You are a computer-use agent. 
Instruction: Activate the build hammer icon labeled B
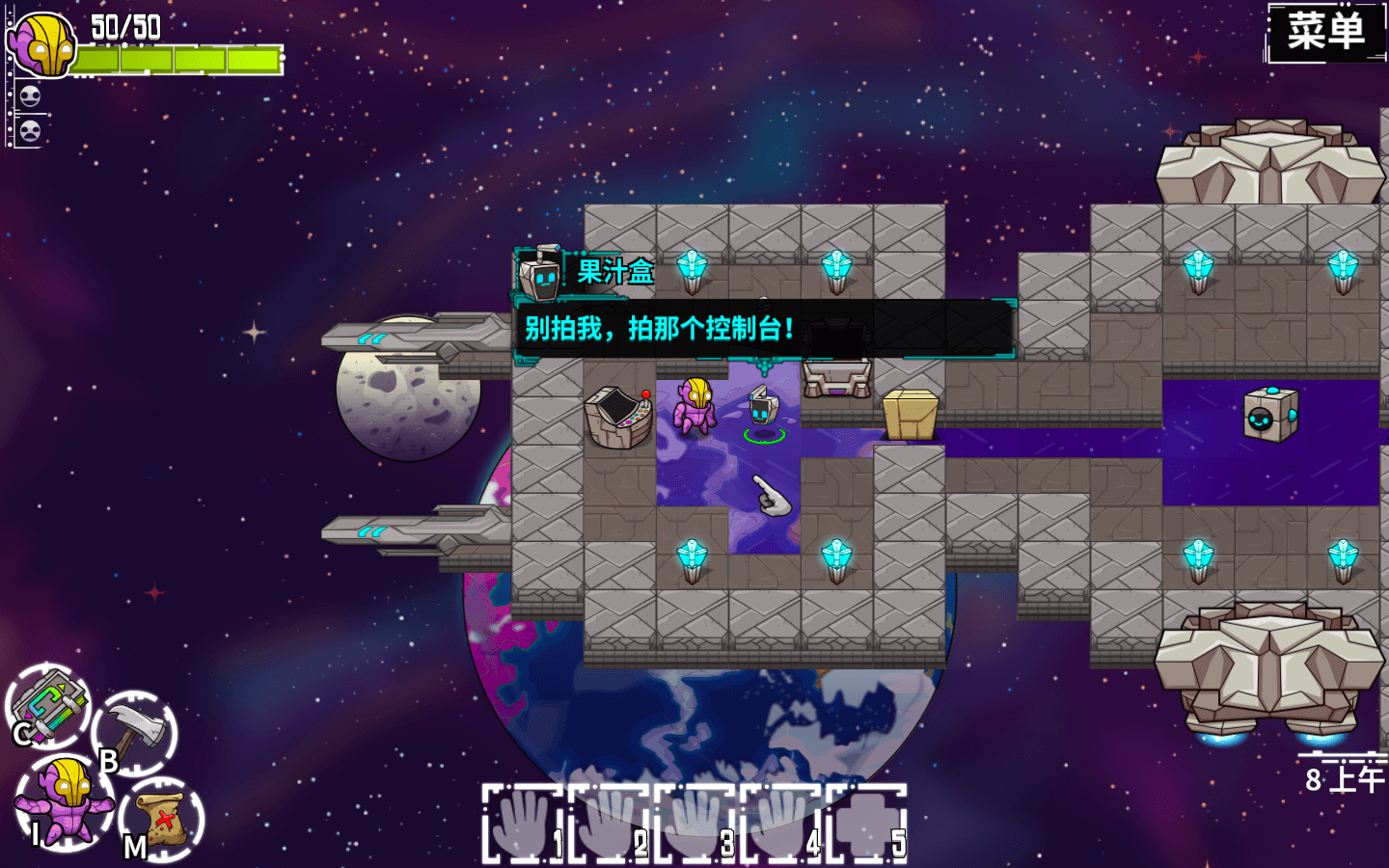[136, 732]
